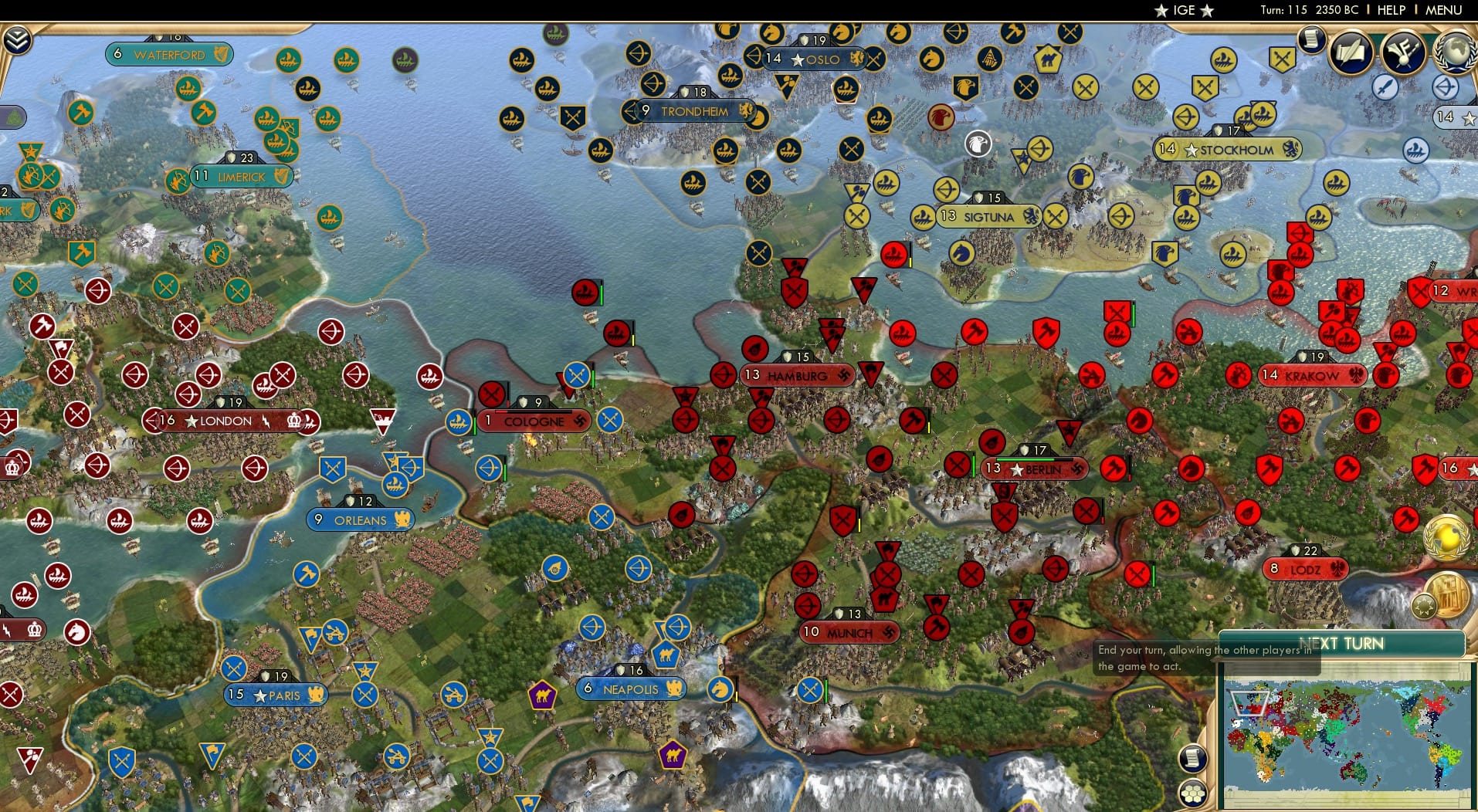
Task: Open the HELP menu
Action: 1390,10
